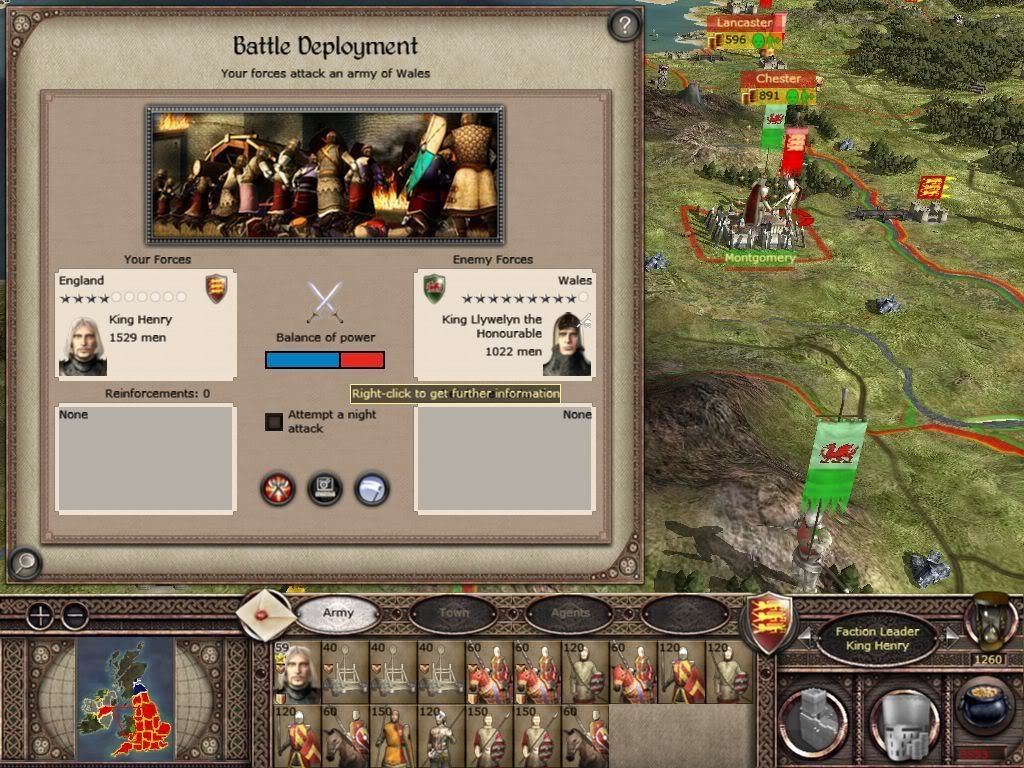Auto-resolve the battle with the computer icon
1024x768 pixels.
point(325,489)
